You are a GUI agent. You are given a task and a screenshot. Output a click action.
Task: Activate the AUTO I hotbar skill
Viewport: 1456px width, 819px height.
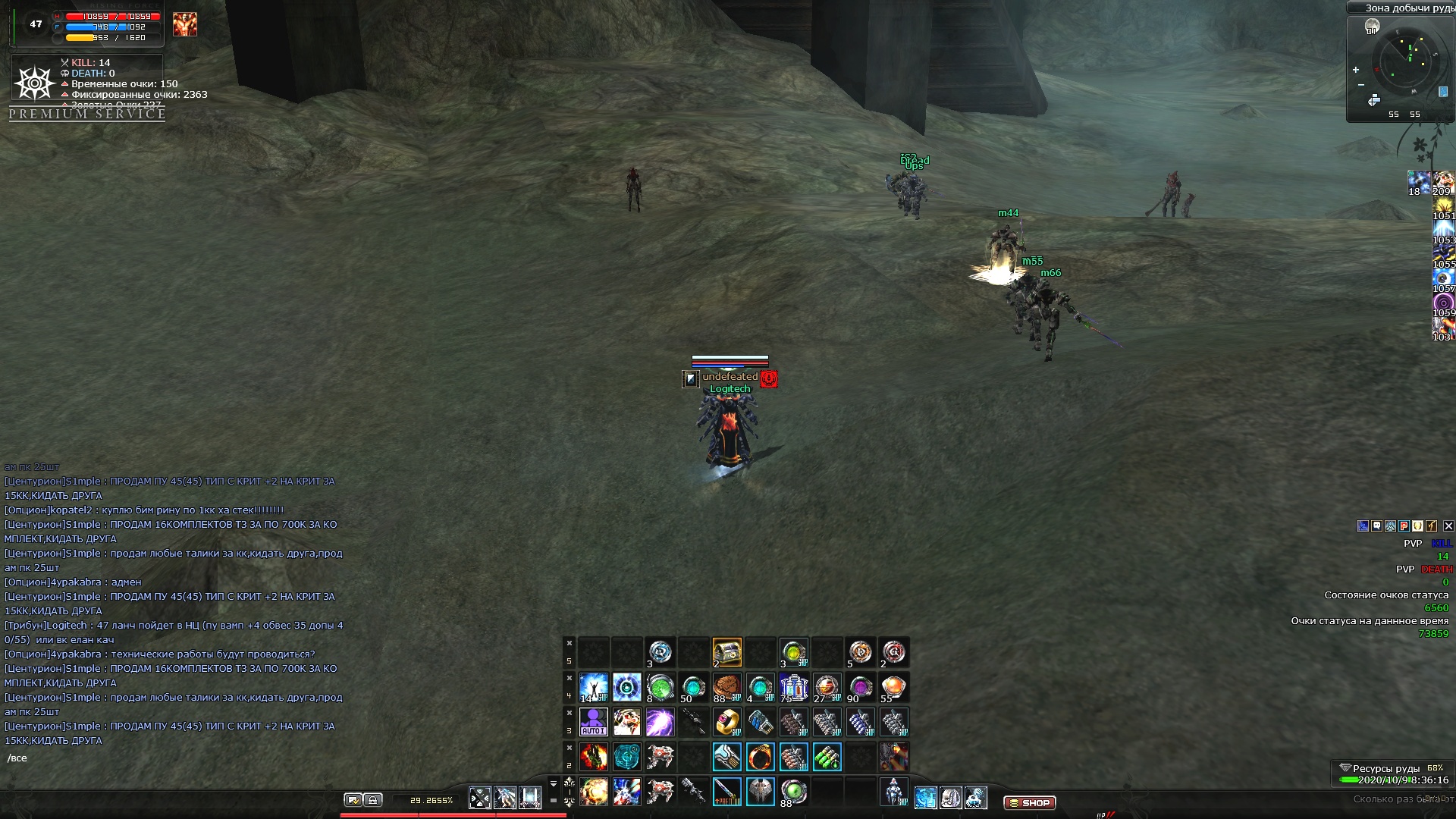point(593,722)
